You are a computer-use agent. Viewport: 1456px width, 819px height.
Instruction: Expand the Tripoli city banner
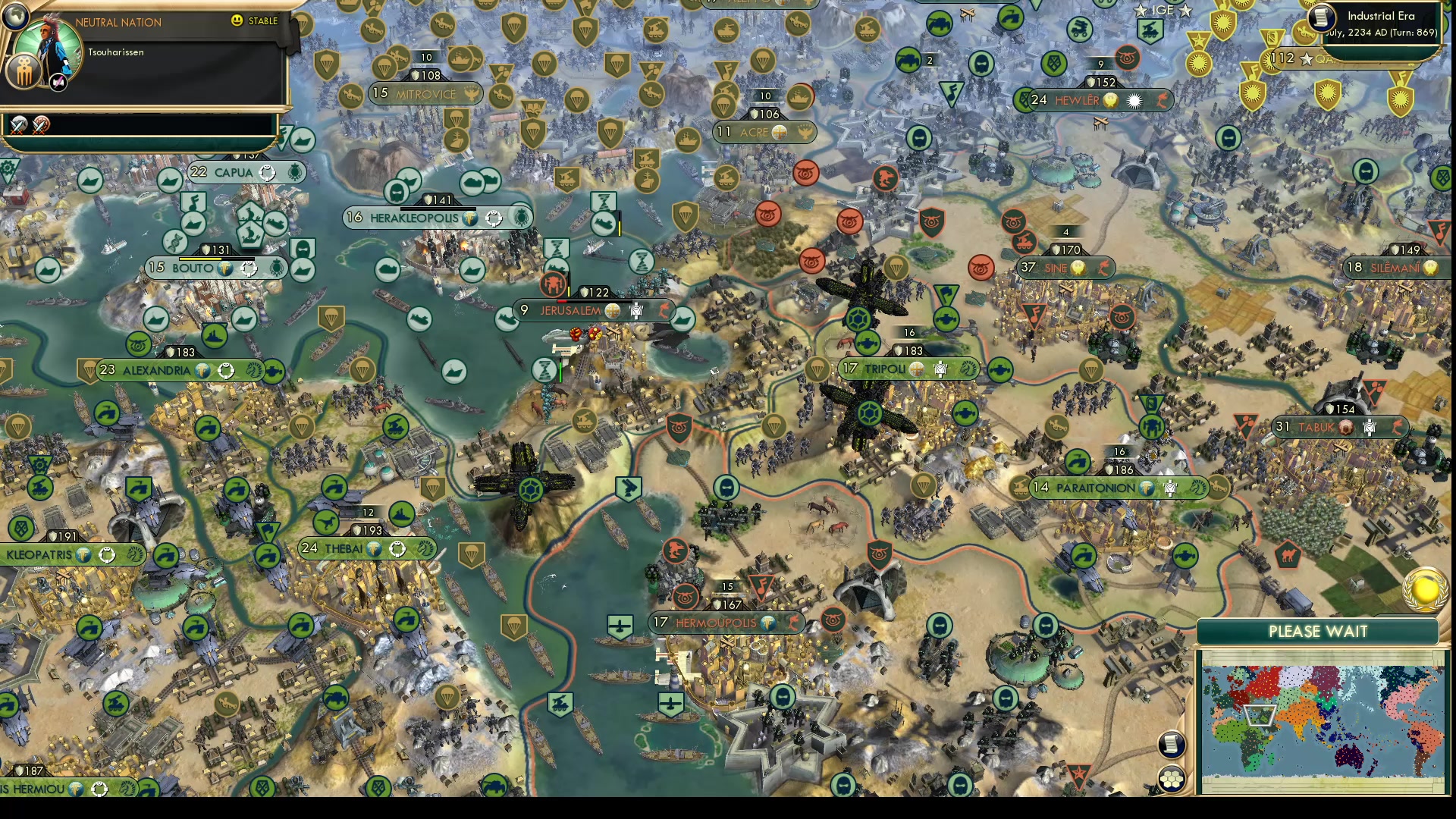[x=887, y=369]
